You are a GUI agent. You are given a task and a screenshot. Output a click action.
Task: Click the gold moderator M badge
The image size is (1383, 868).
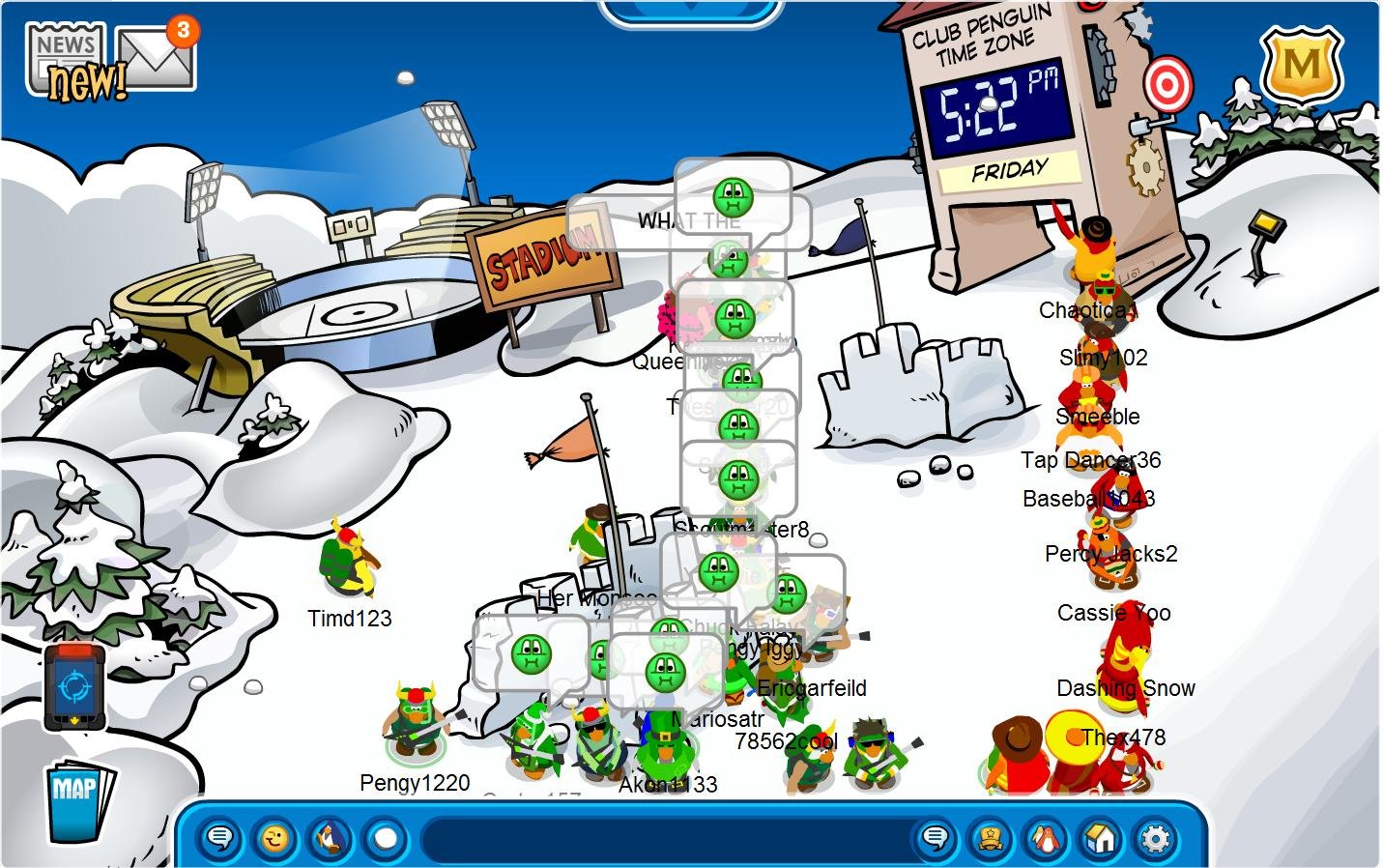pos(1301,67)
